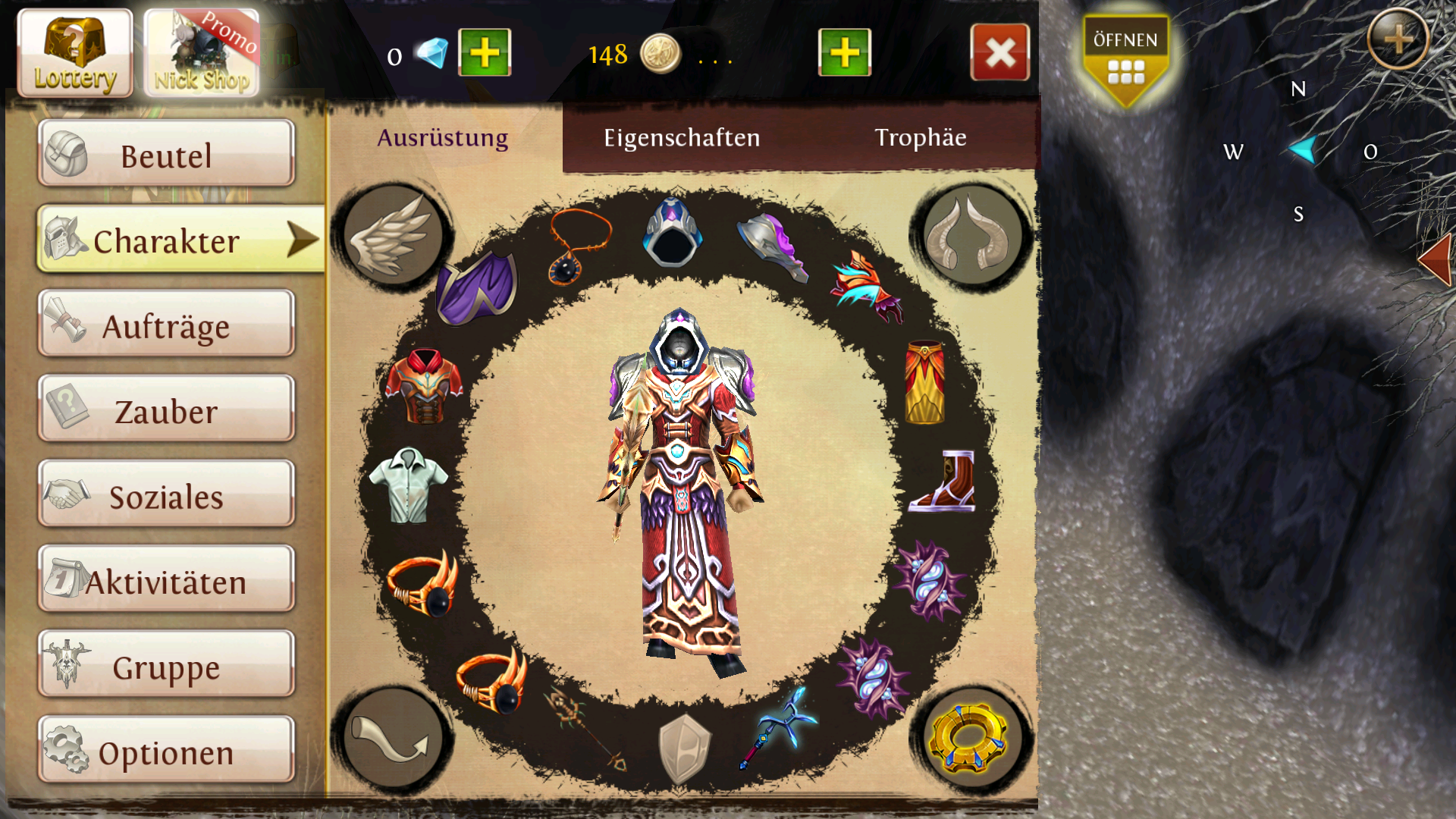Select the red chest armor slot
Image resolution: width=1456 pixels, height=819 pixels.
click(424, 385)
